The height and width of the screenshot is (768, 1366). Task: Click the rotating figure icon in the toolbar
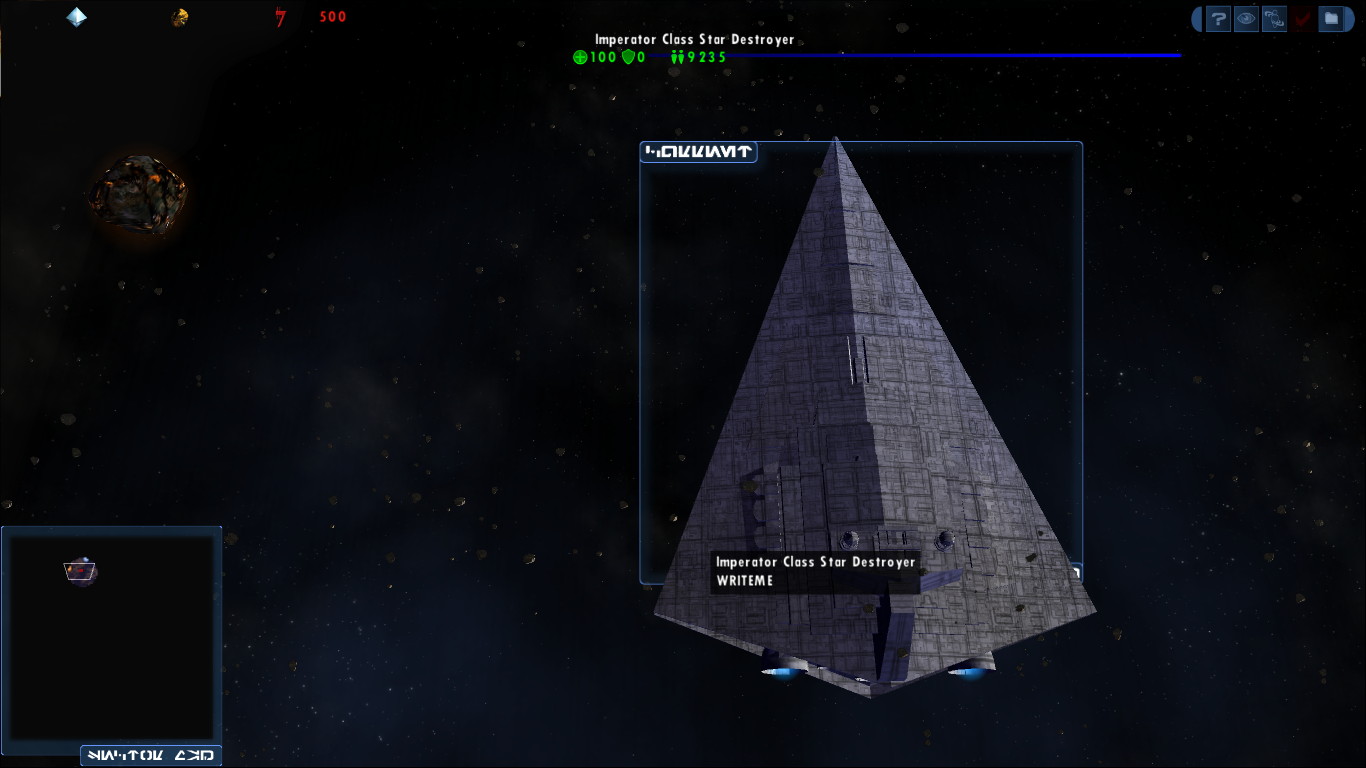[1274, 19]
